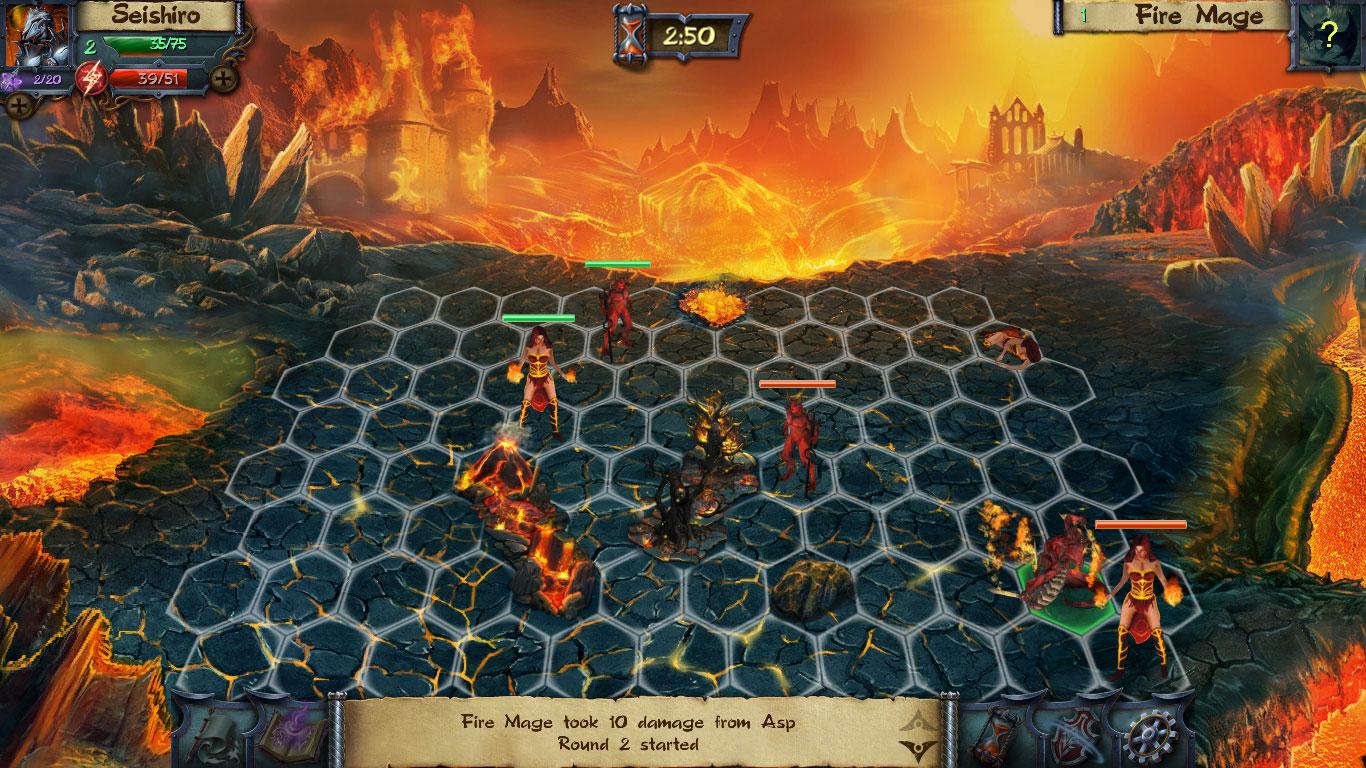Viewport: 1366px width, 768px height.
Task: Click the plus button below the mana counter
Action: click(18, 103)
